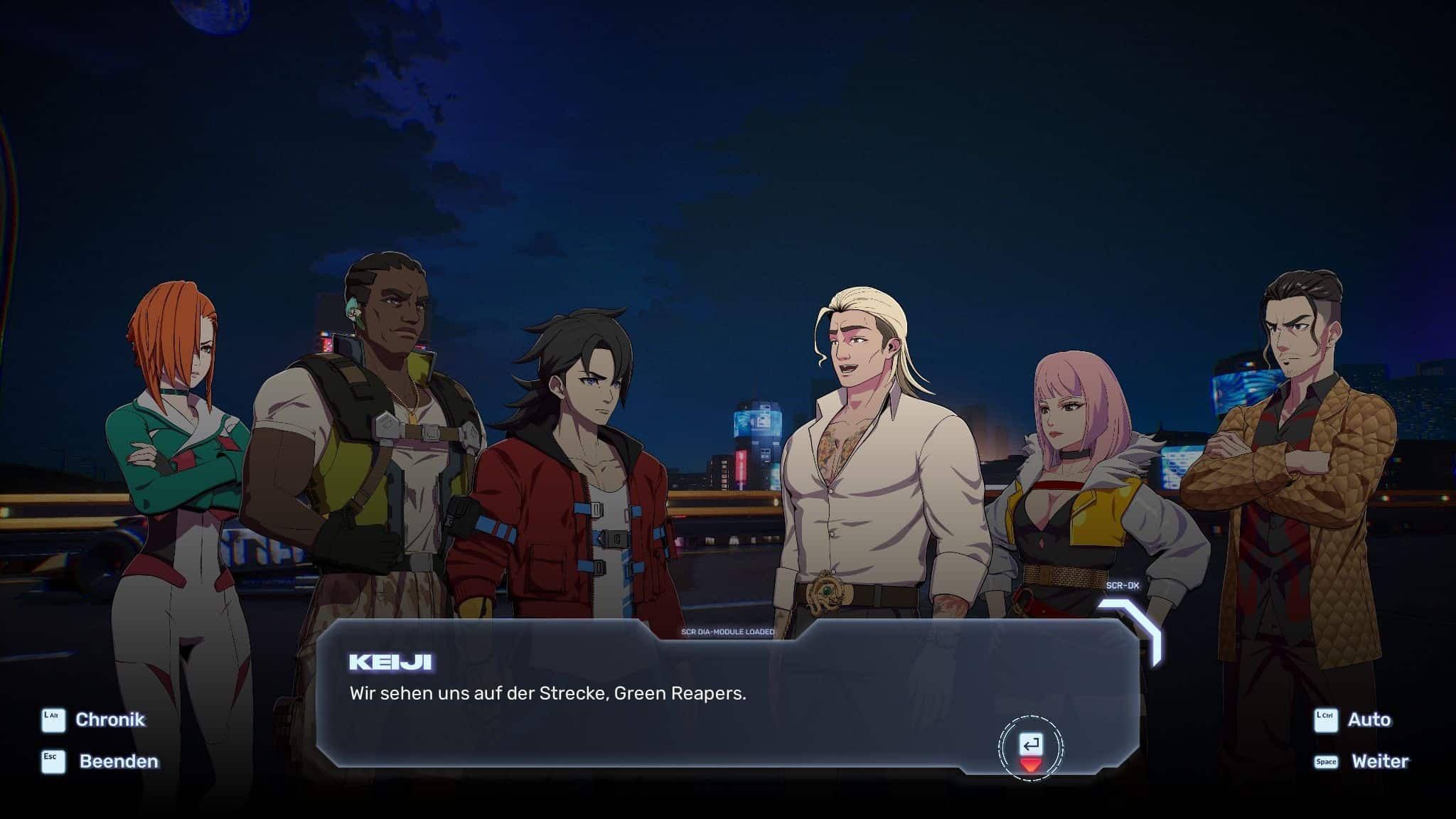
Task: Select Weiter to continue the dialogue
Action: pos(1379,761)
